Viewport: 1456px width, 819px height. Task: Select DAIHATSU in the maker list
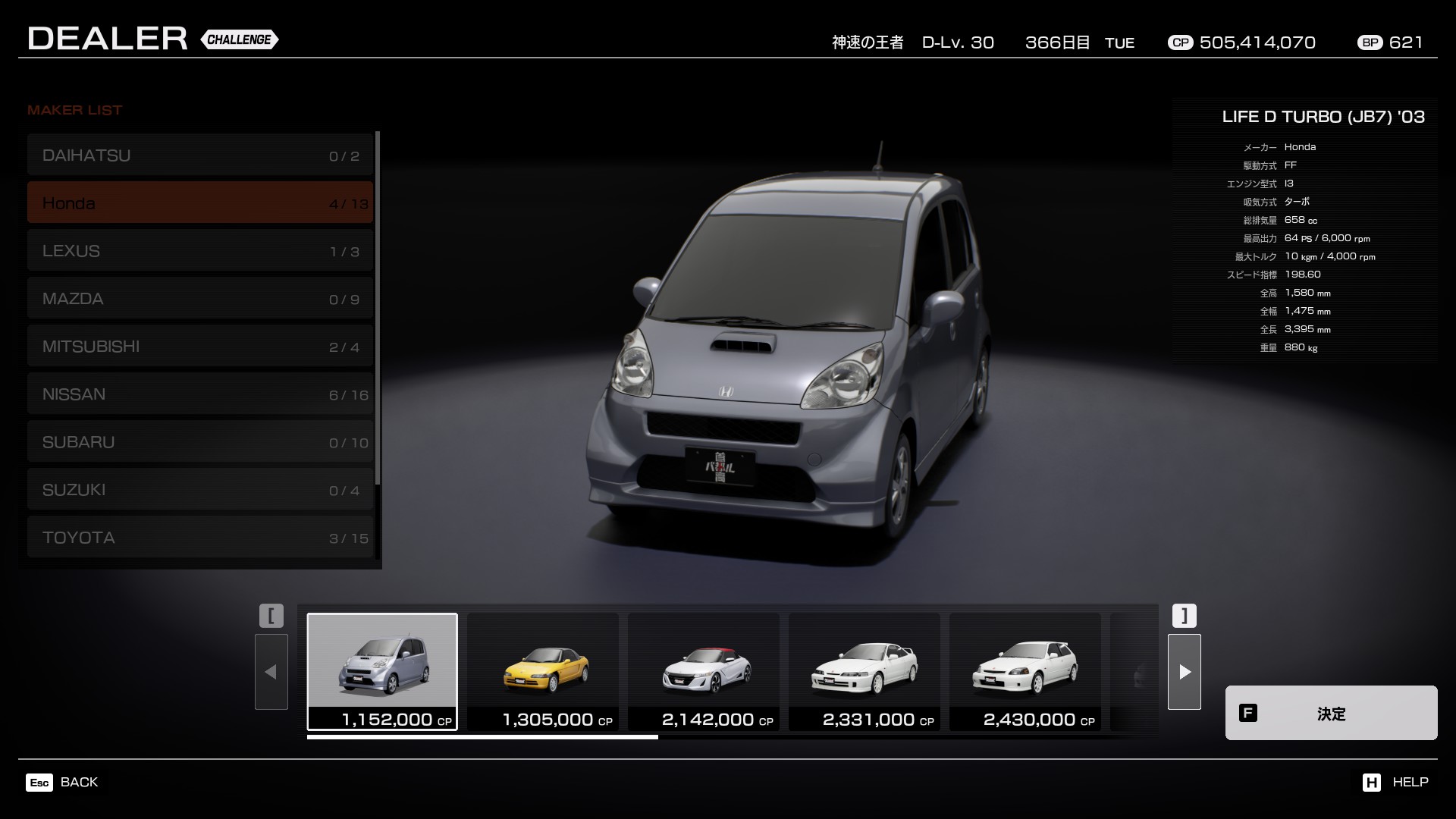200,155
